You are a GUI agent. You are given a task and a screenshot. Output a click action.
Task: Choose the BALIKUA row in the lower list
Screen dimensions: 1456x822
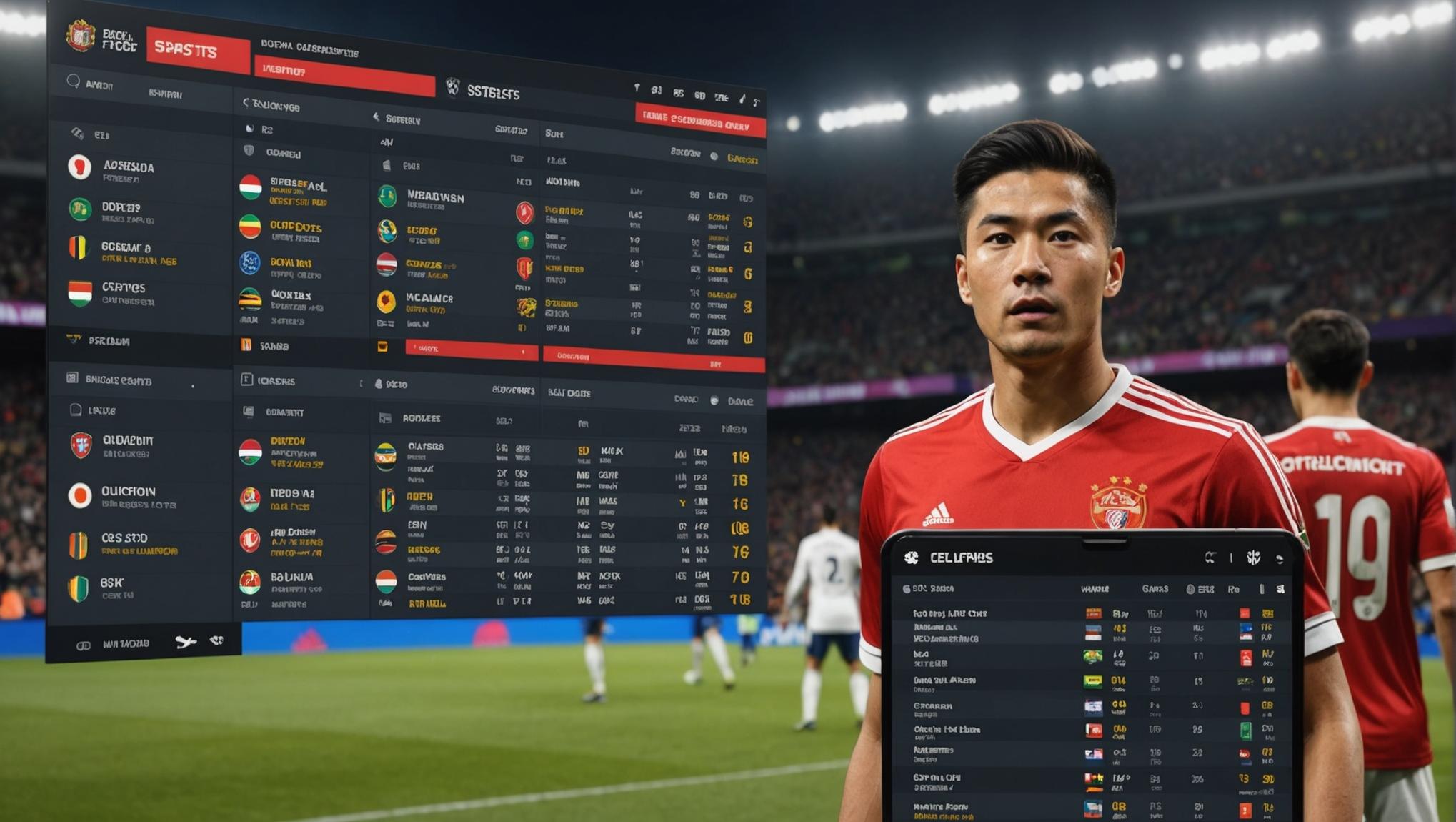point(291,578)
